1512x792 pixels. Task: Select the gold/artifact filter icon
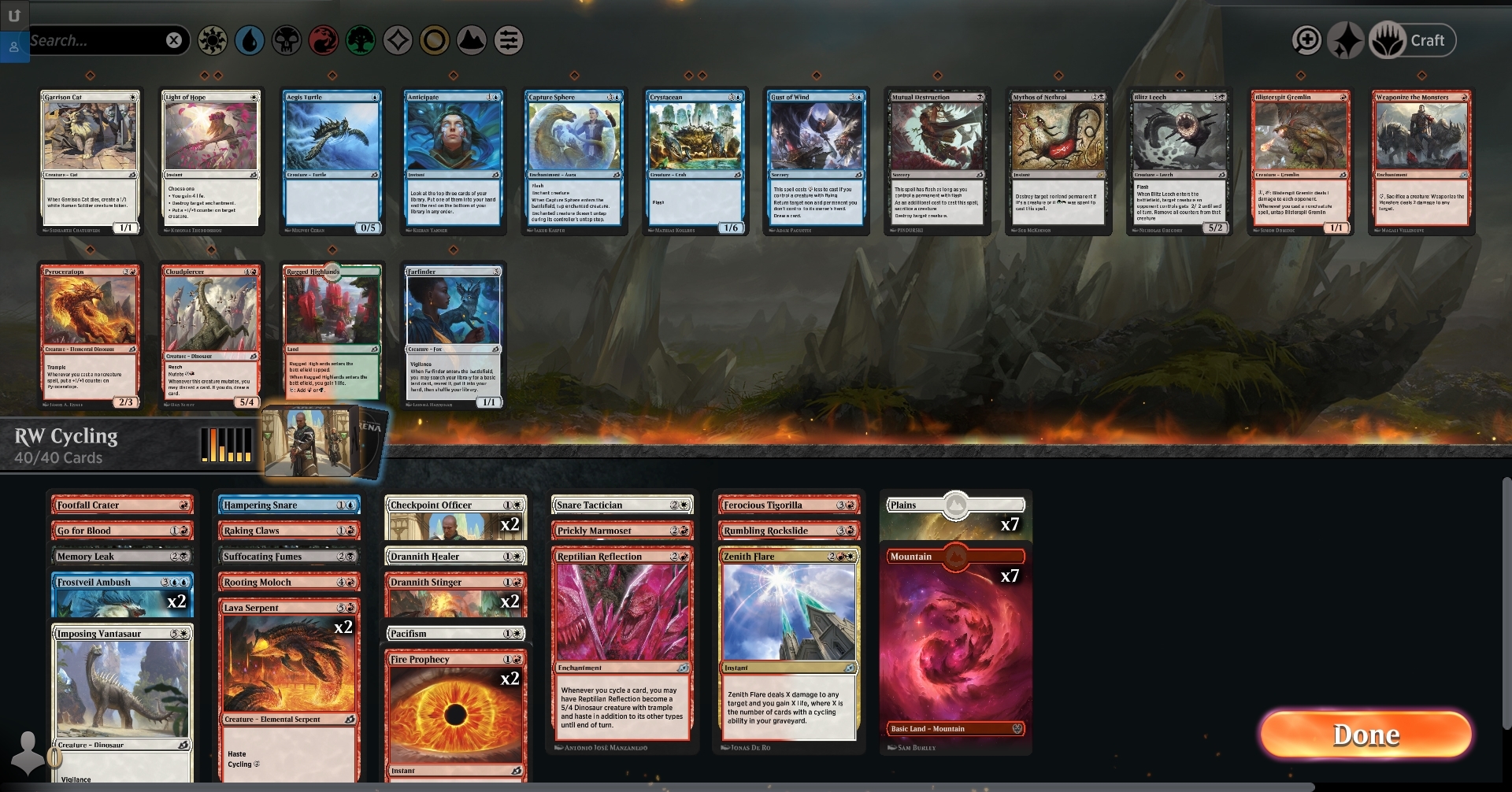click(434, 41)
